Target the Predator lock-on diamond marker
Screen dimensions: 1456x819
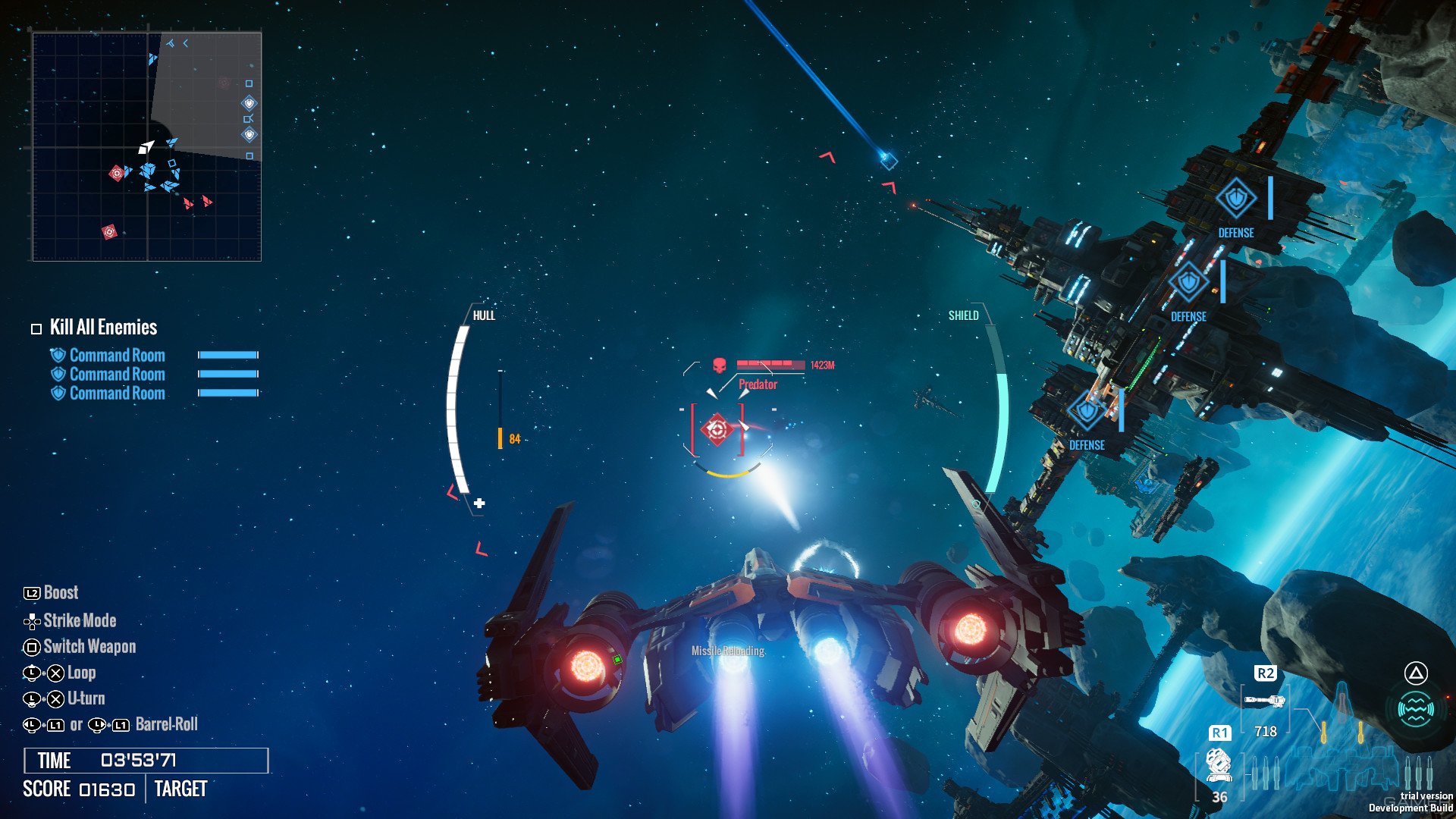point(717,429)
